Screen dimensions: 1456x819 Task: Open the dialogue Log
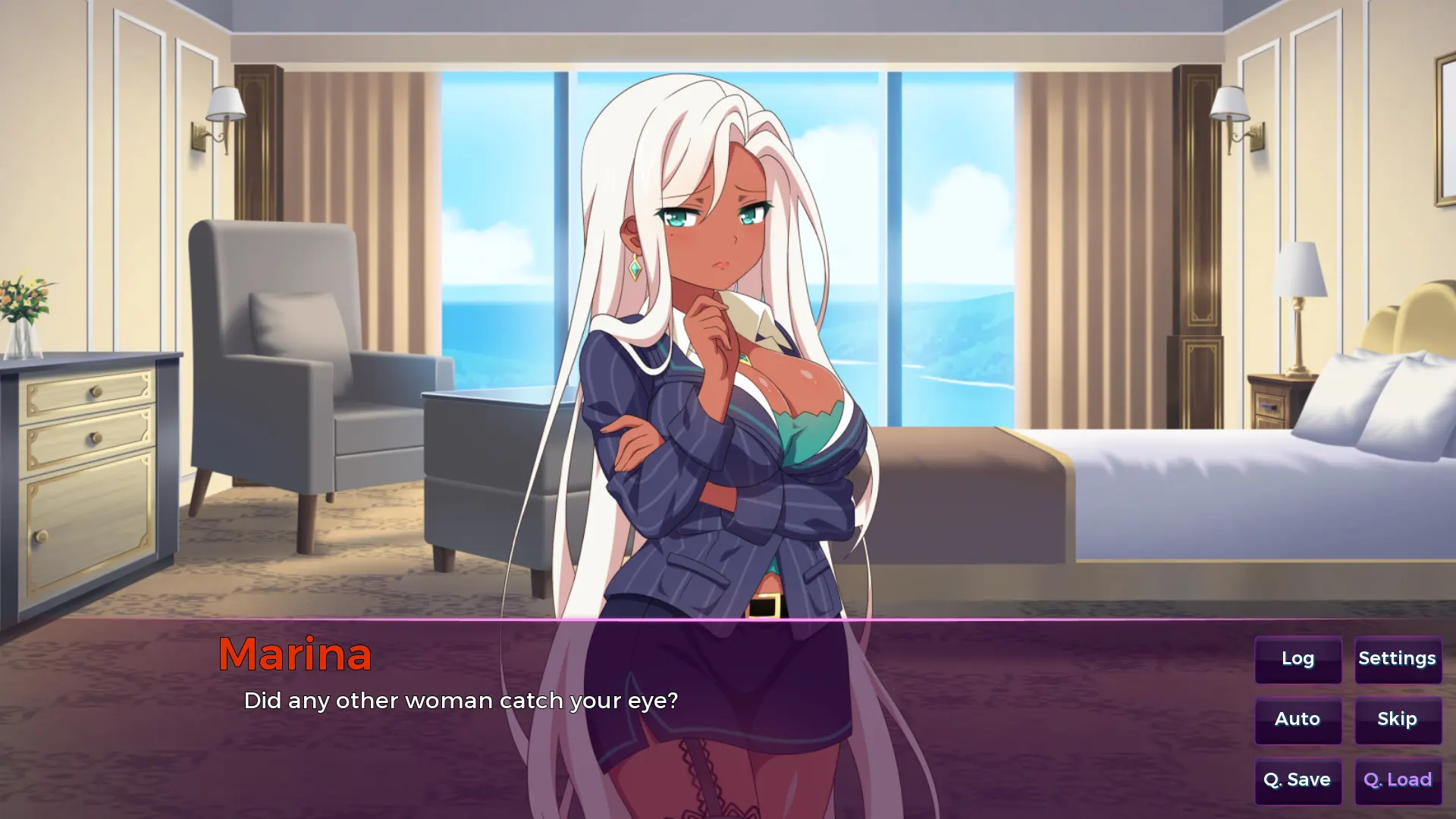pyautogui.click(x=1298, y=659)
